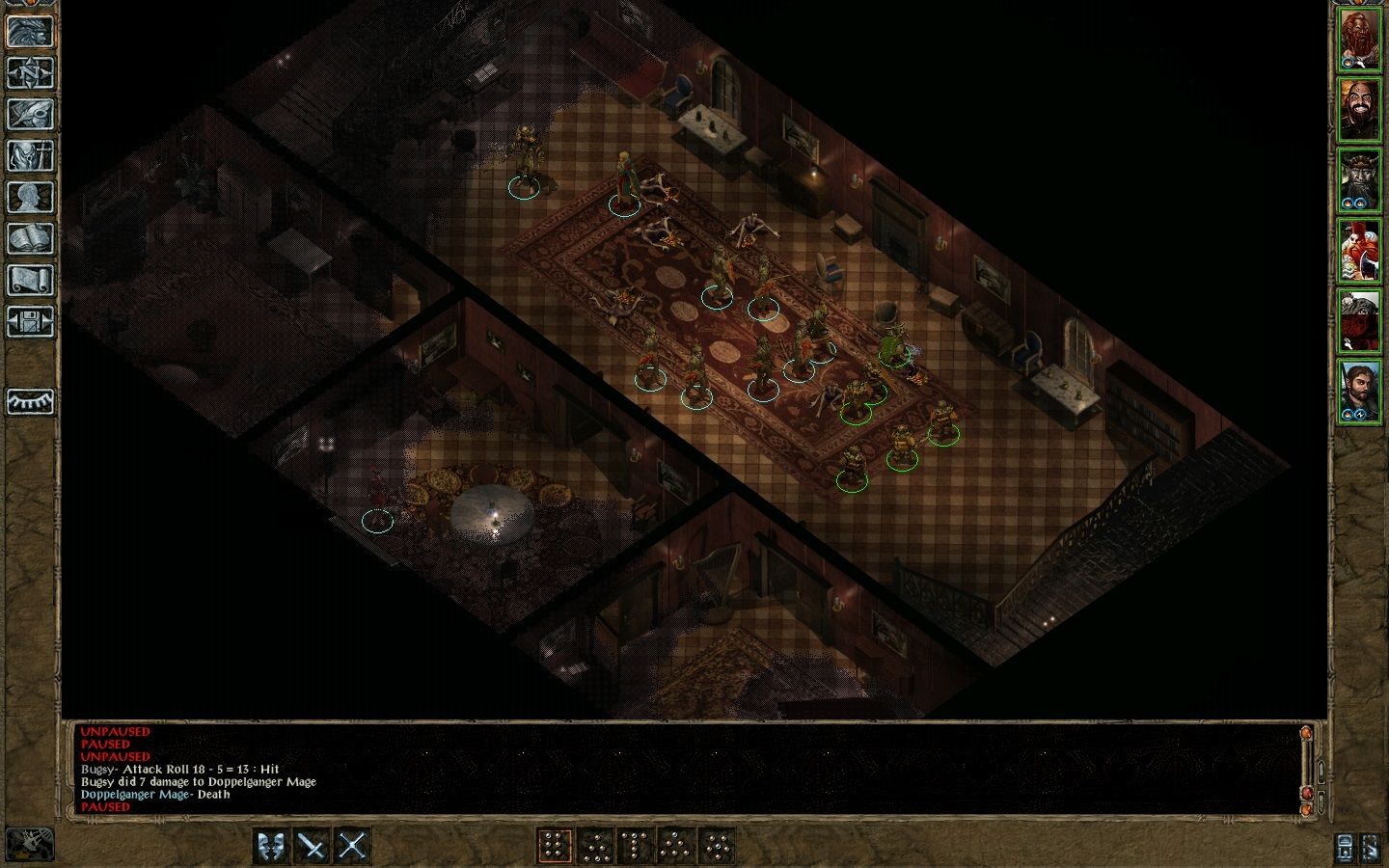Click the return-to-game icon in the sidebar
1389x868 pixels.
click(x=31, y=31)
